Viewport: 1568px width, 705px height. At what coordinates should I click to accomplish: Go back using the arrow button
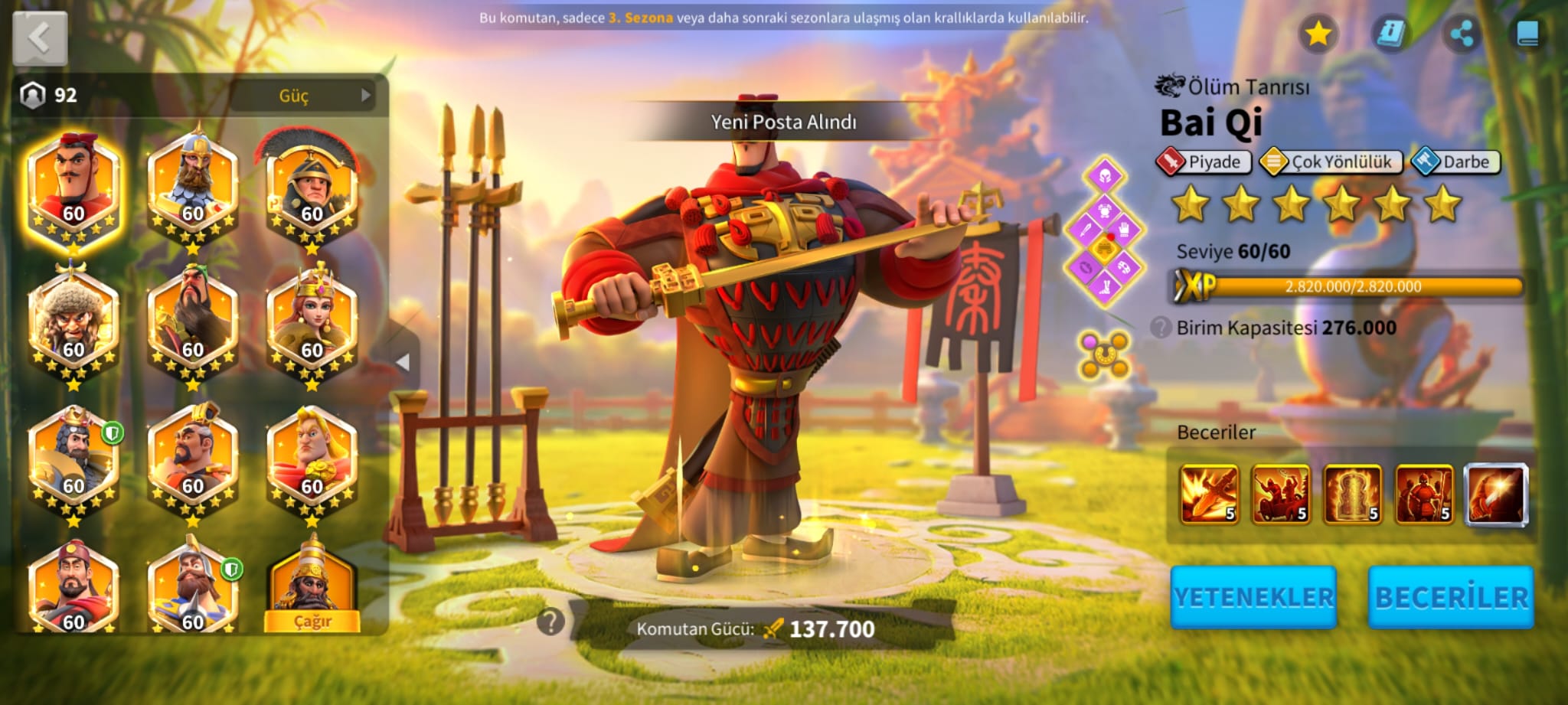(40, 38)
